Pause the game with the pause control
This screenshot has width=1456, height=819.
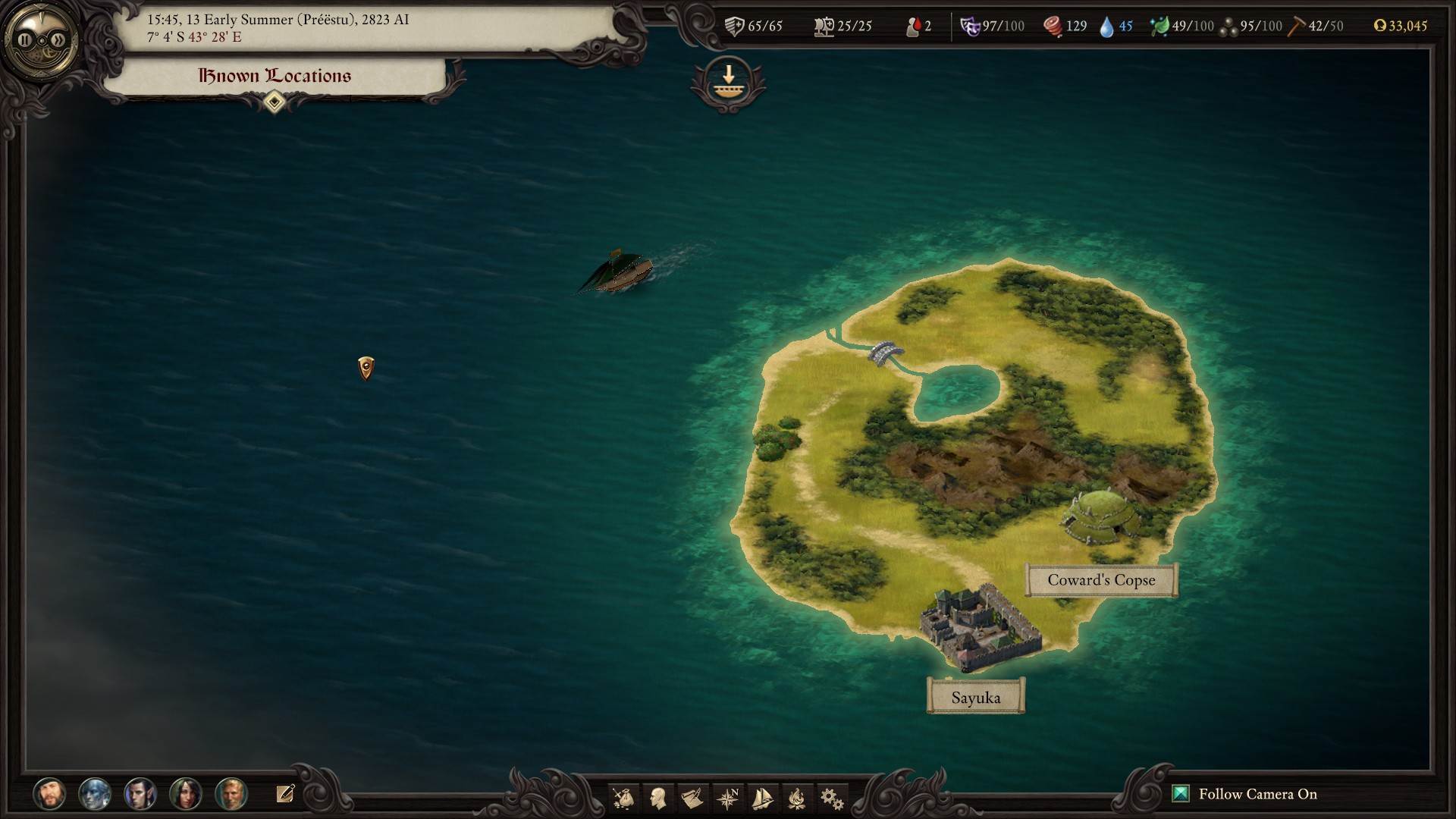(x=24, y=39)
